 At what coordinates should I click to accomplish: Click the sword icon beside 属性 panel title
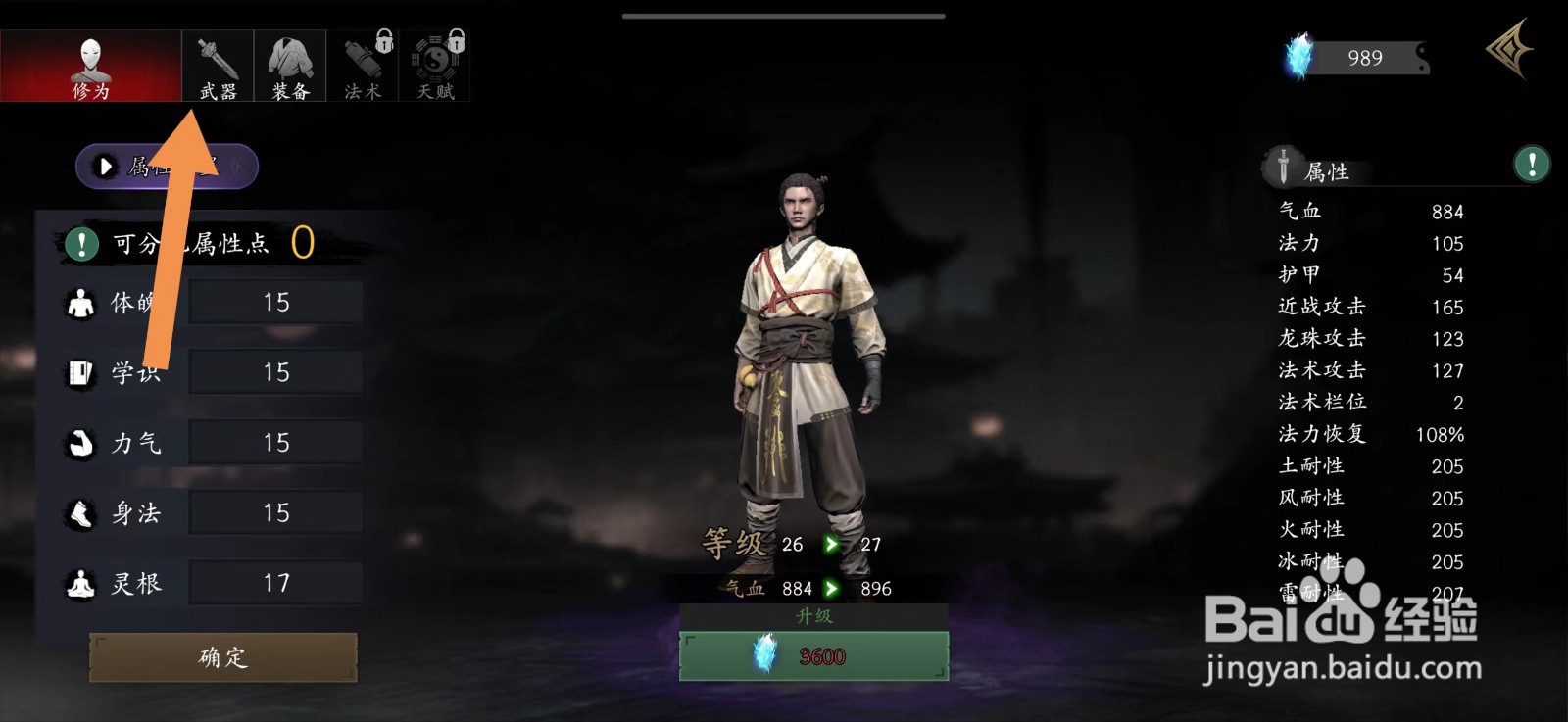tap(1282, 166)
